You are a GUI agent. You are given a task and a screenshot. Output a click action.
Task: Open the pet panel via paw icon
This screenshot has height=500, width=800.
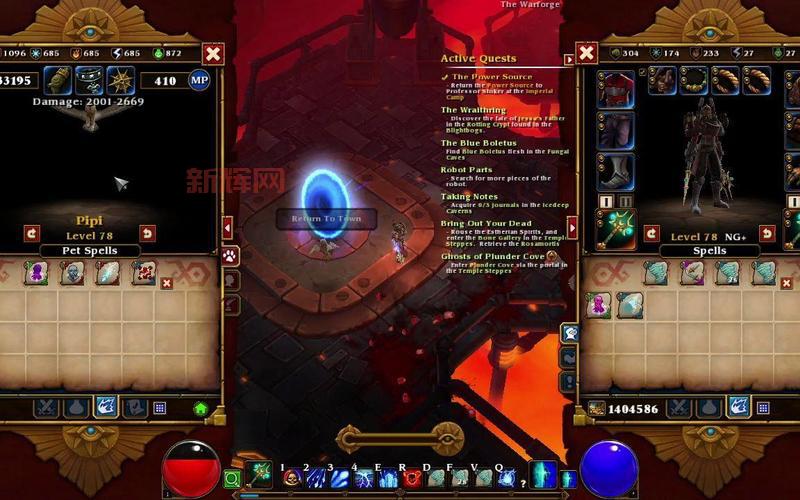[231, 257]
